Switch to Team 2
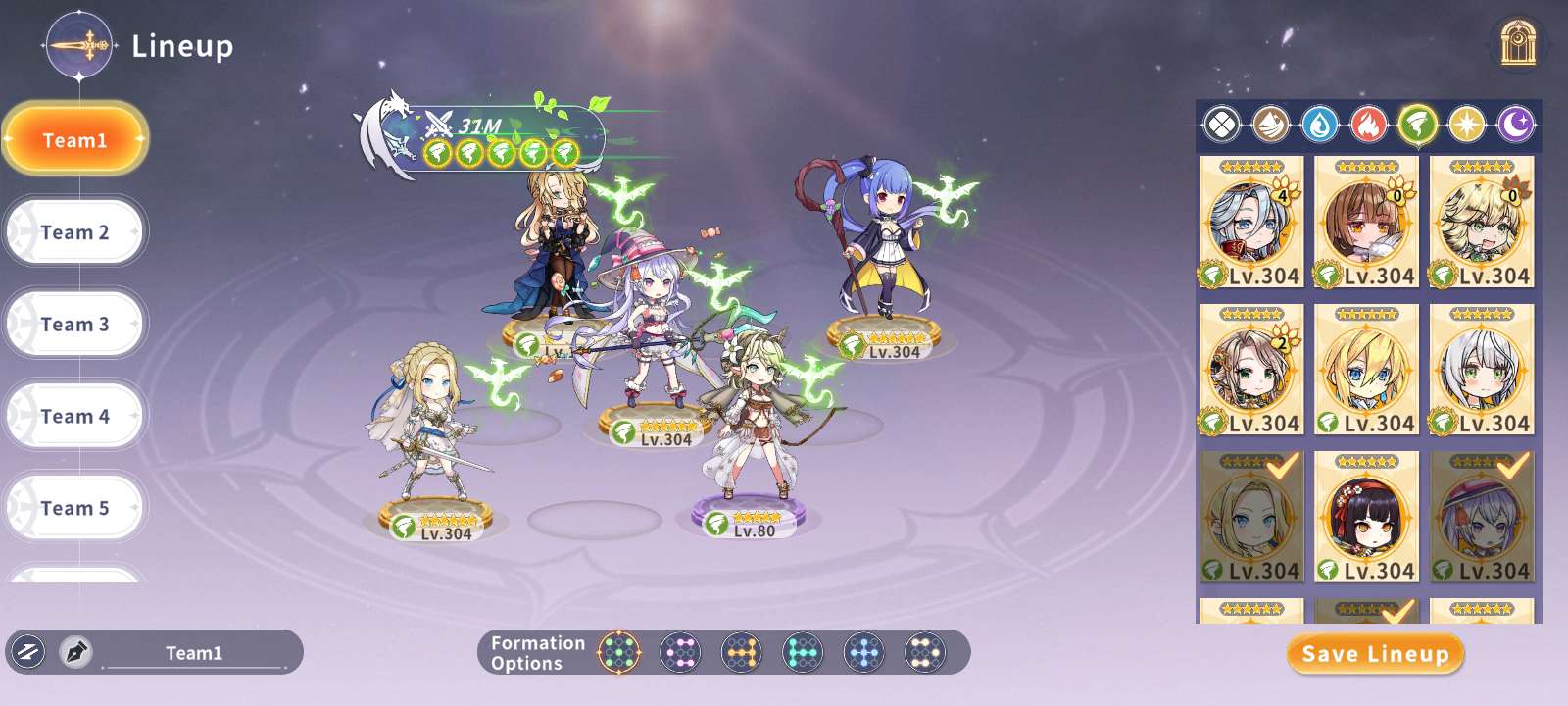This screenshot has width=1568, height=706. click(75, 232)
